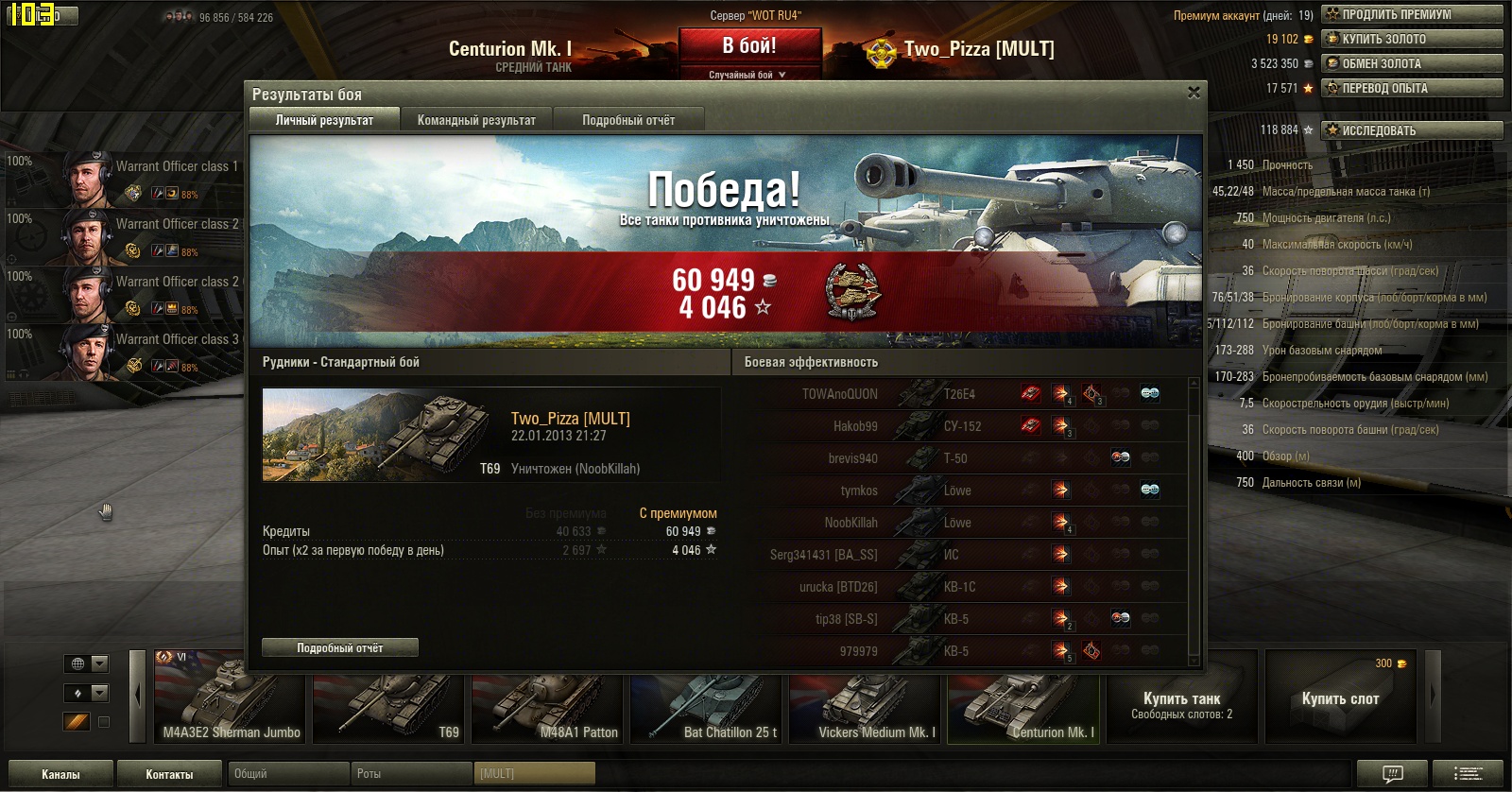Close the battle results window
Screen dimensions: 1512x792
point(1194,93)
